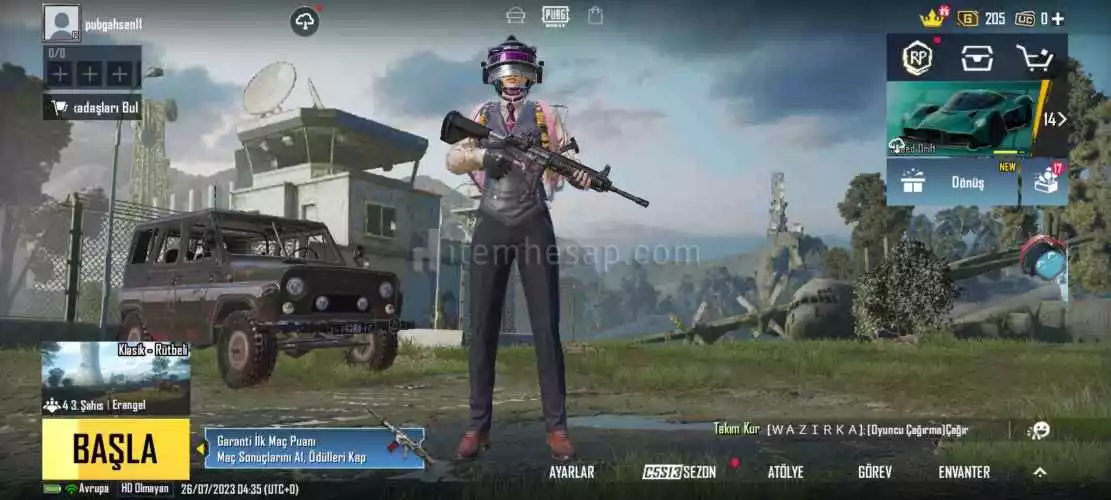
Task: Open the Royale Pass RP icon
Action: (x=917, y=58)
